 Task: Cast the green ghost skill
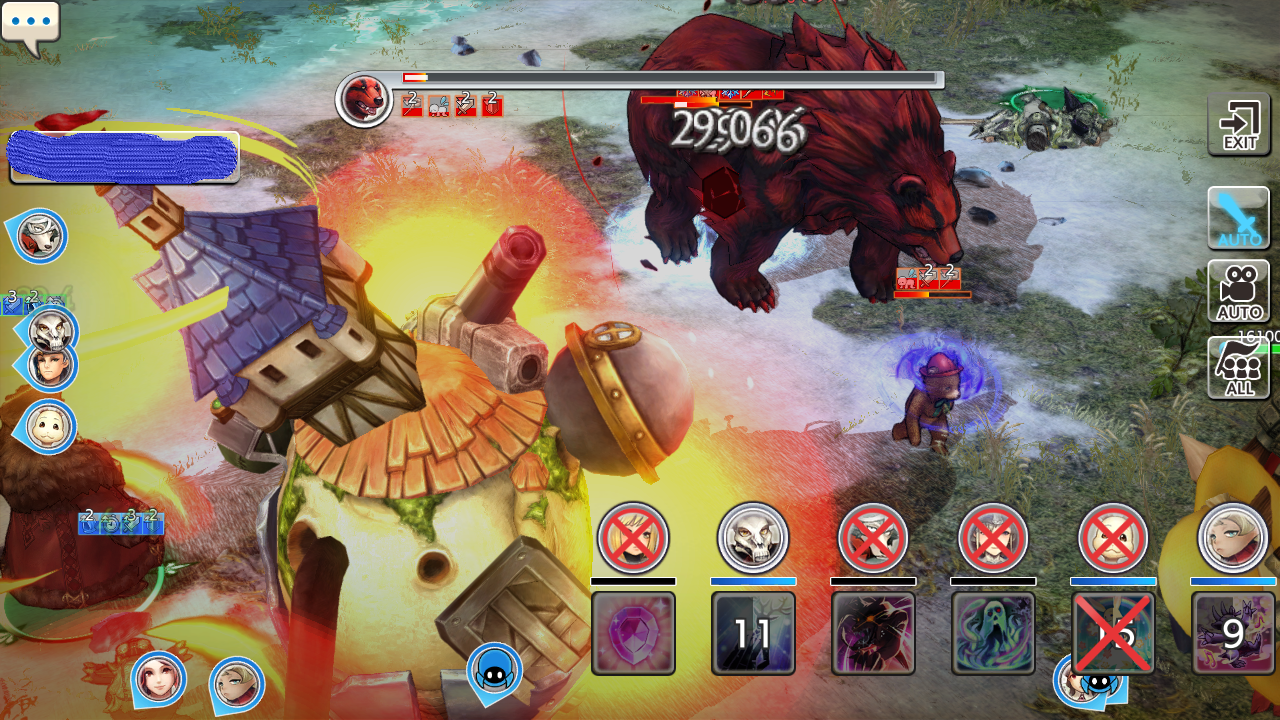[993, 633]
